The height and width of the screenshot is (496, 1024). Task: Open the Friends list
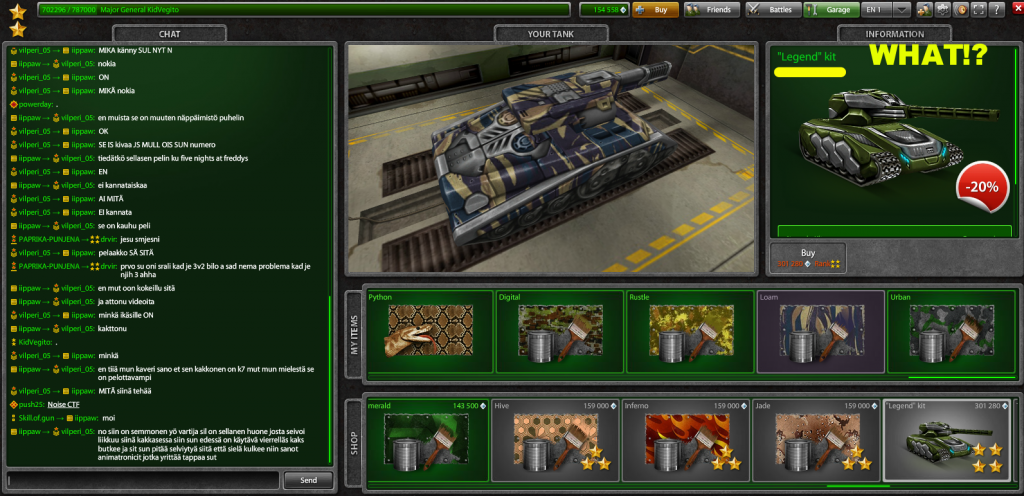712,10
